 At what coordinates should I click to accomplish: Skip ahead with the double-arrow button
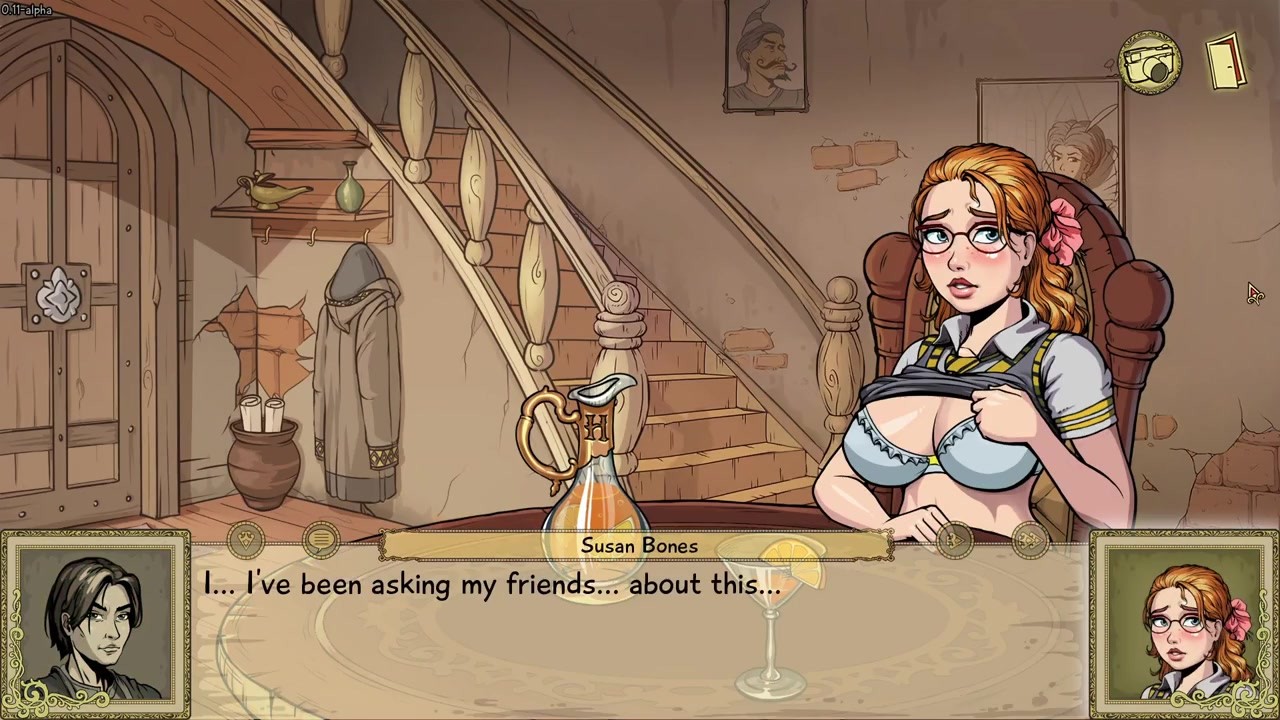tap(1029, 541)
